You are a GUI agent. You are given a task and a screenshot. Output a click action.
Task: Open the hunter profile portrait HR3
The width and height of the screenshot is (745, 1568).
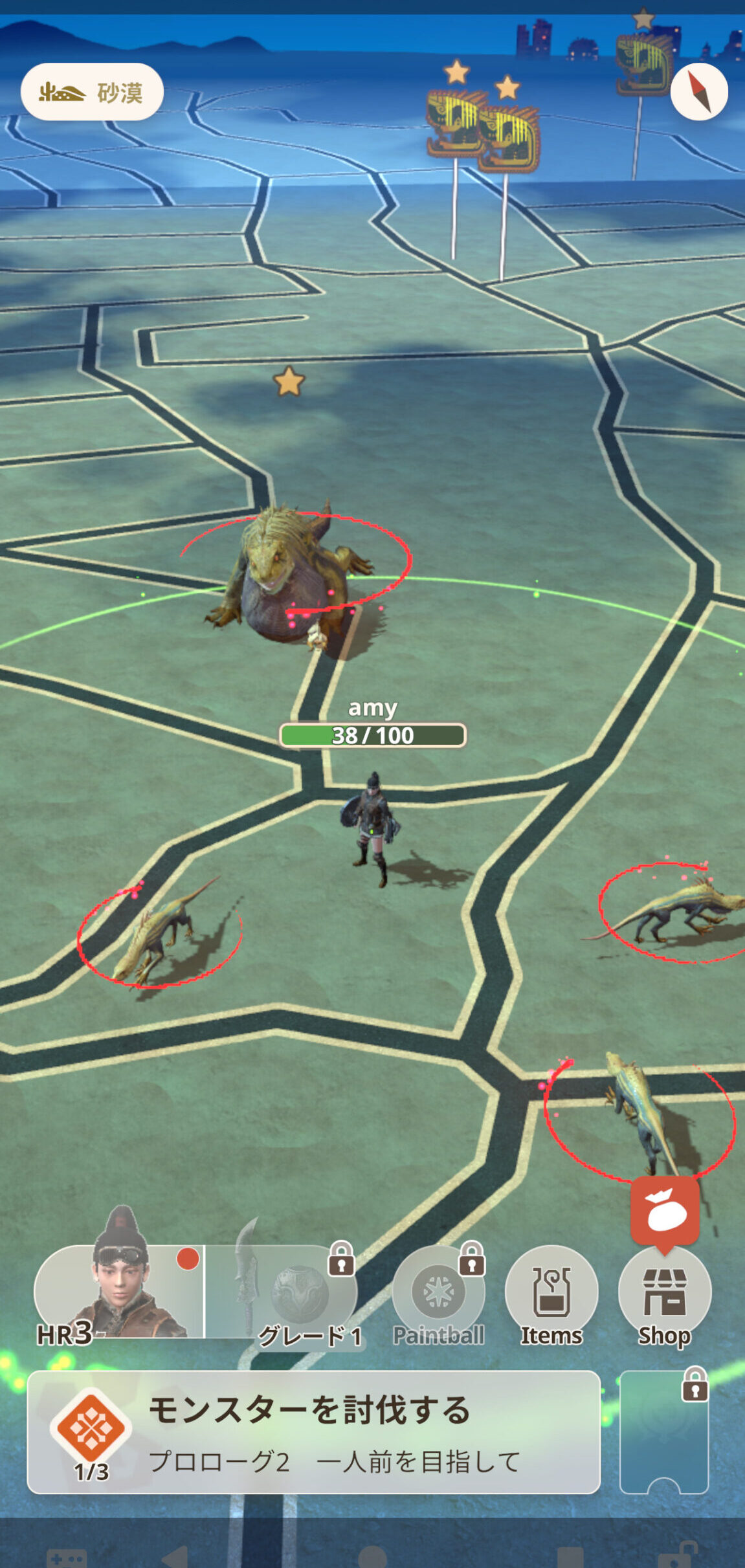click(120, 1291)
